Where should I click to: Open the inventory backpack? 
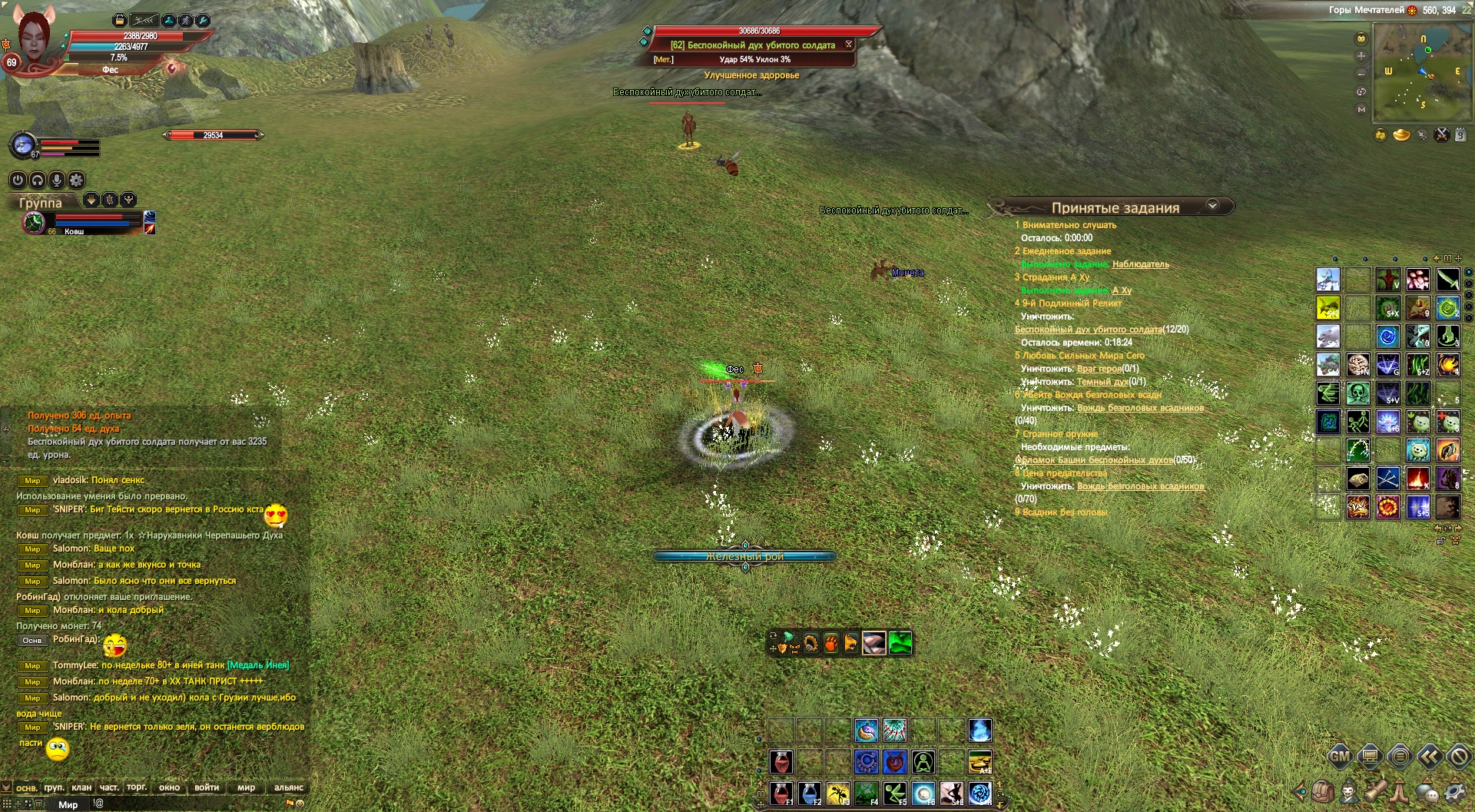click(1321, 791)
